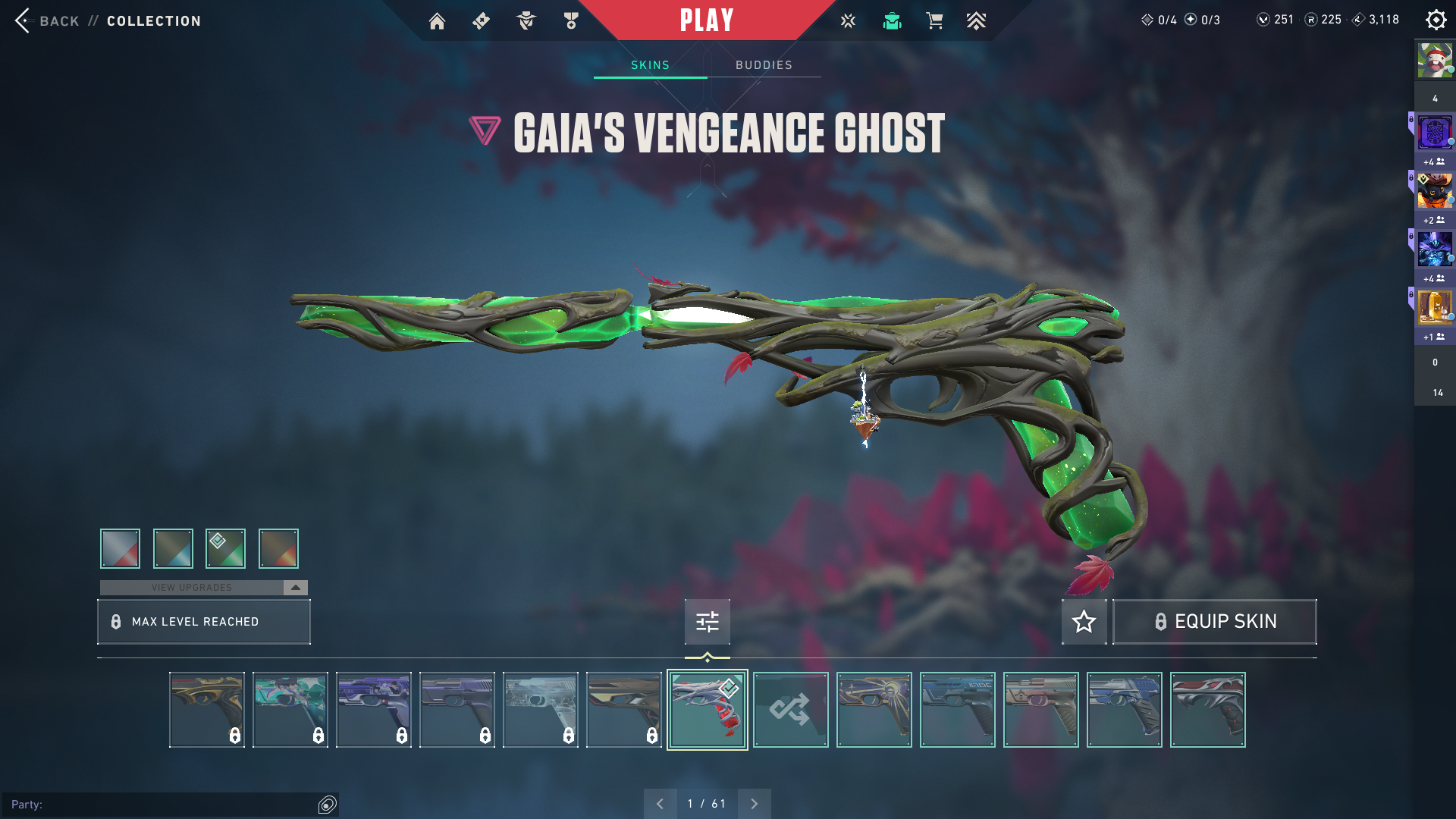Choose the green variant color swatch

pos(225,548)
